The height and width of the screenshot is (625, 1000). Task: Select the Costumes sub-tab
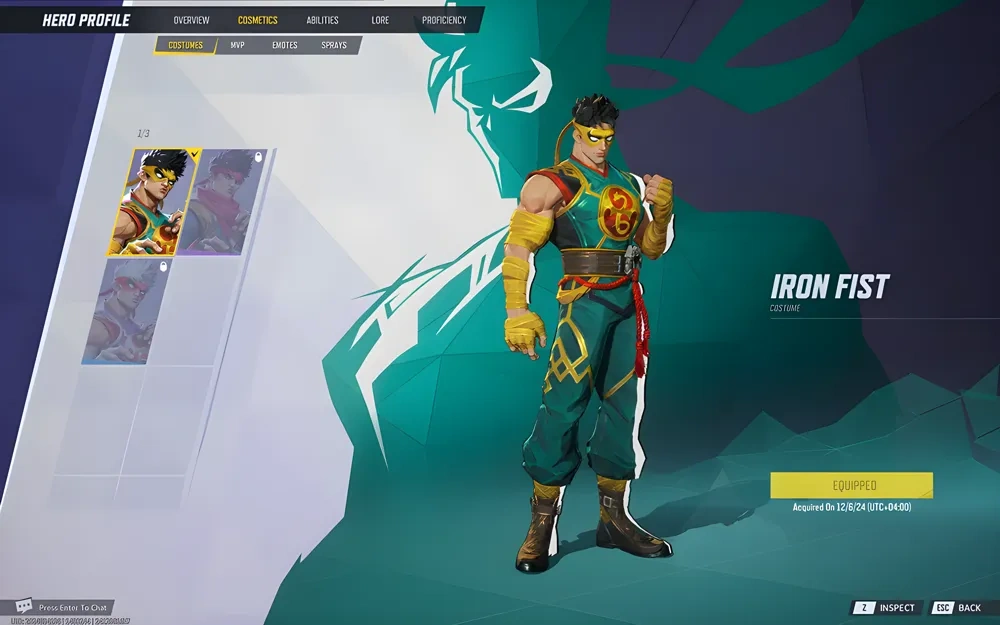(185, 45)
